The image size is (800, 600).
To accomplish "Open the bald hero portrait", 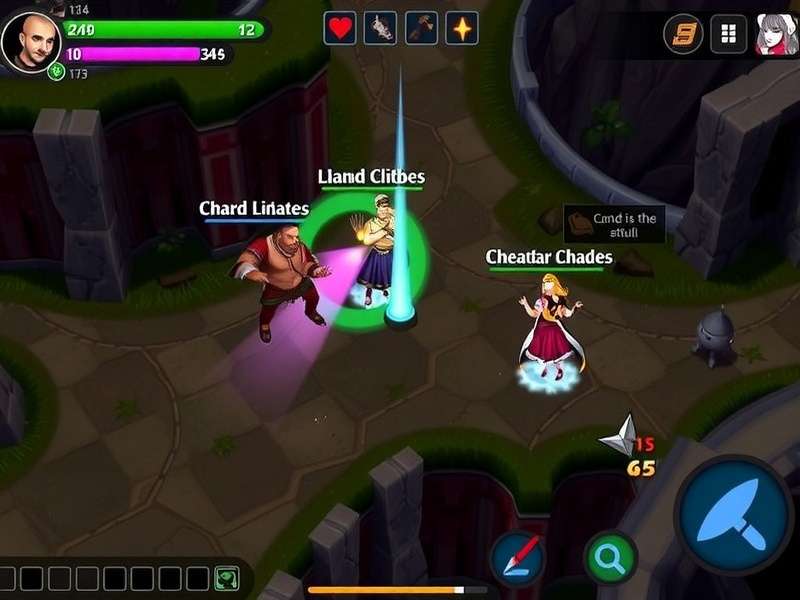I will pos(31,40).
